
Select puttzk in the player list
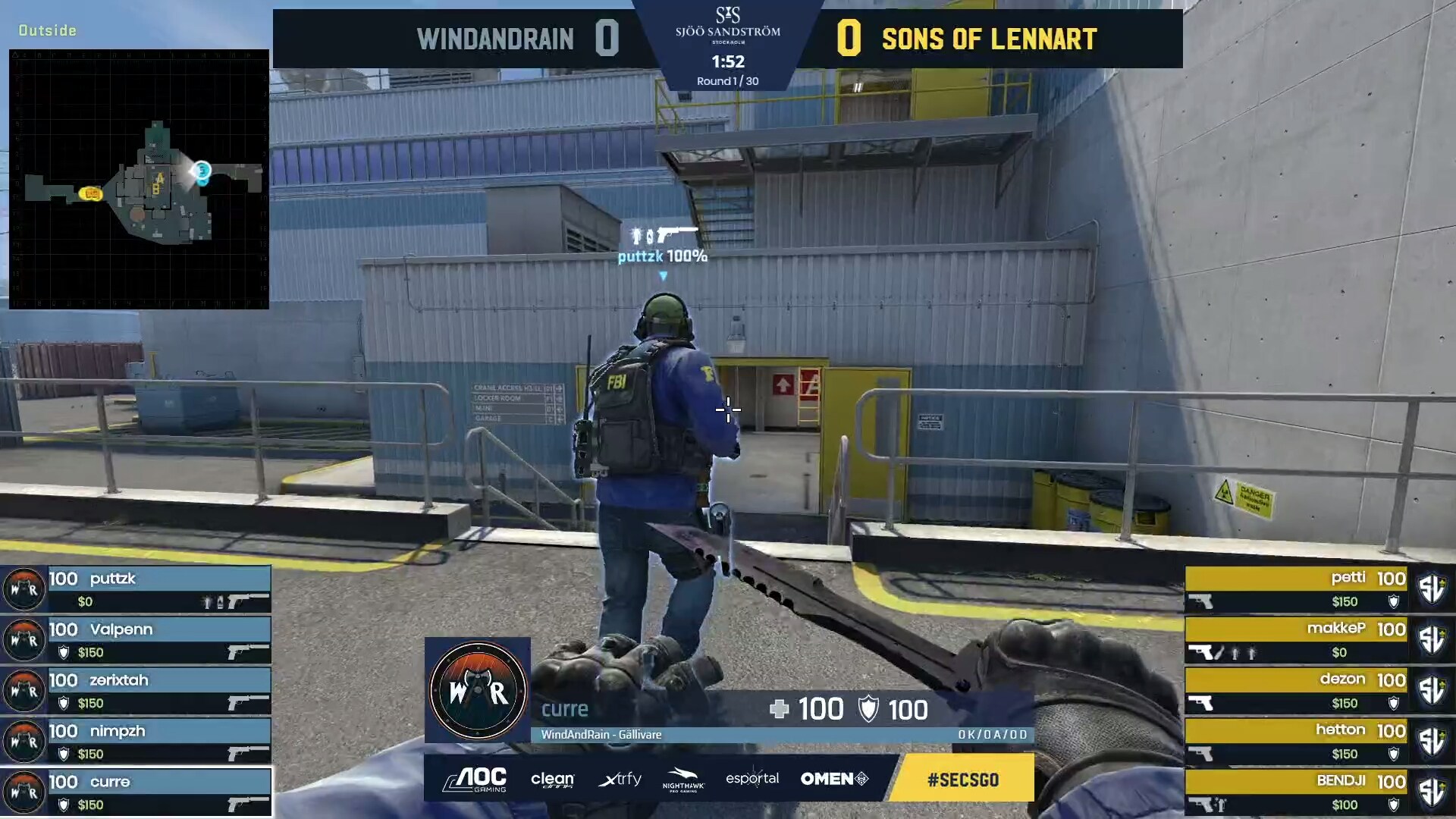tap(136, 589)
